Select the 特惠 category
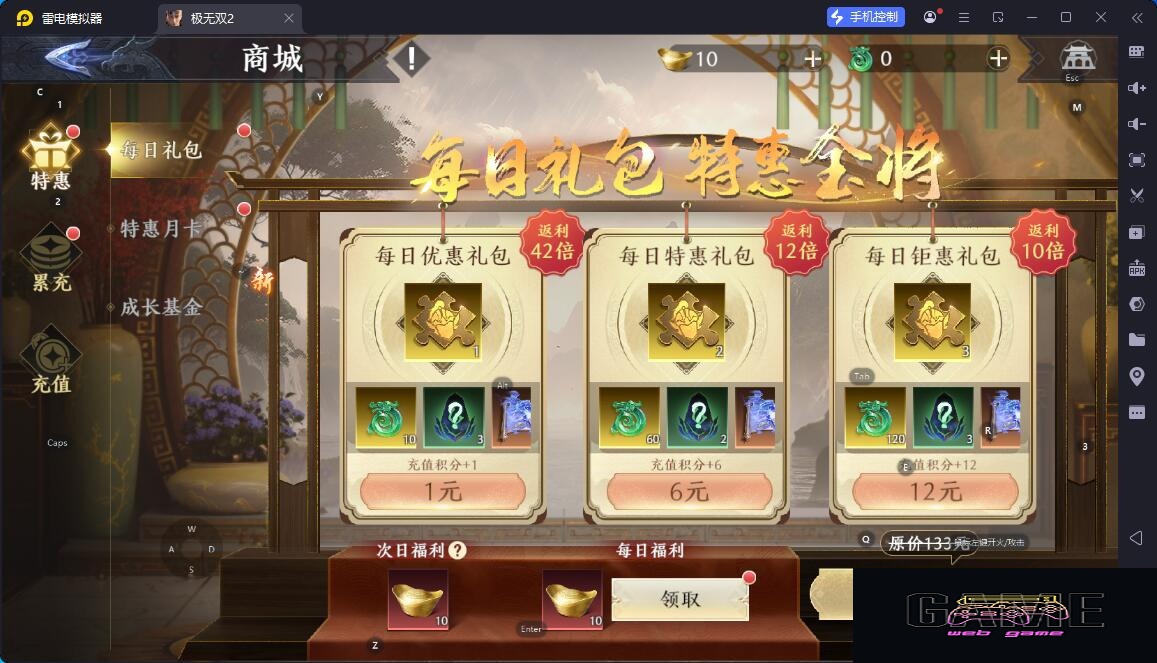 (51, 158)
